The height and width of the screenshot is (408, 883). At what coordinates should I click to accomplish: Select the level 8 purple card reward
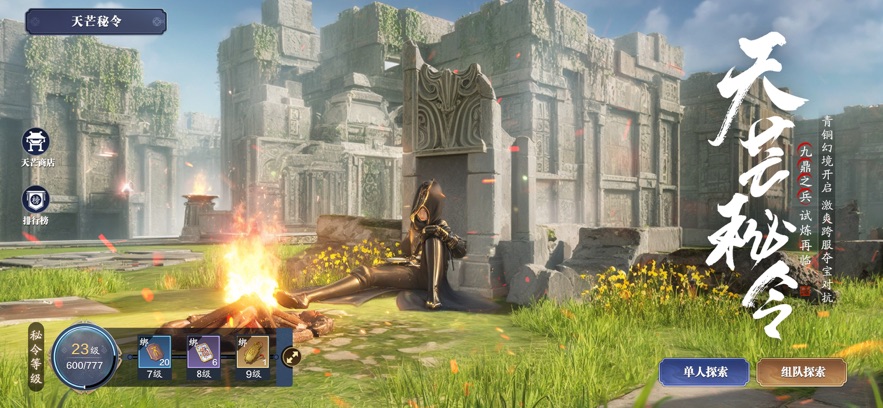click(x=203, y=352)
